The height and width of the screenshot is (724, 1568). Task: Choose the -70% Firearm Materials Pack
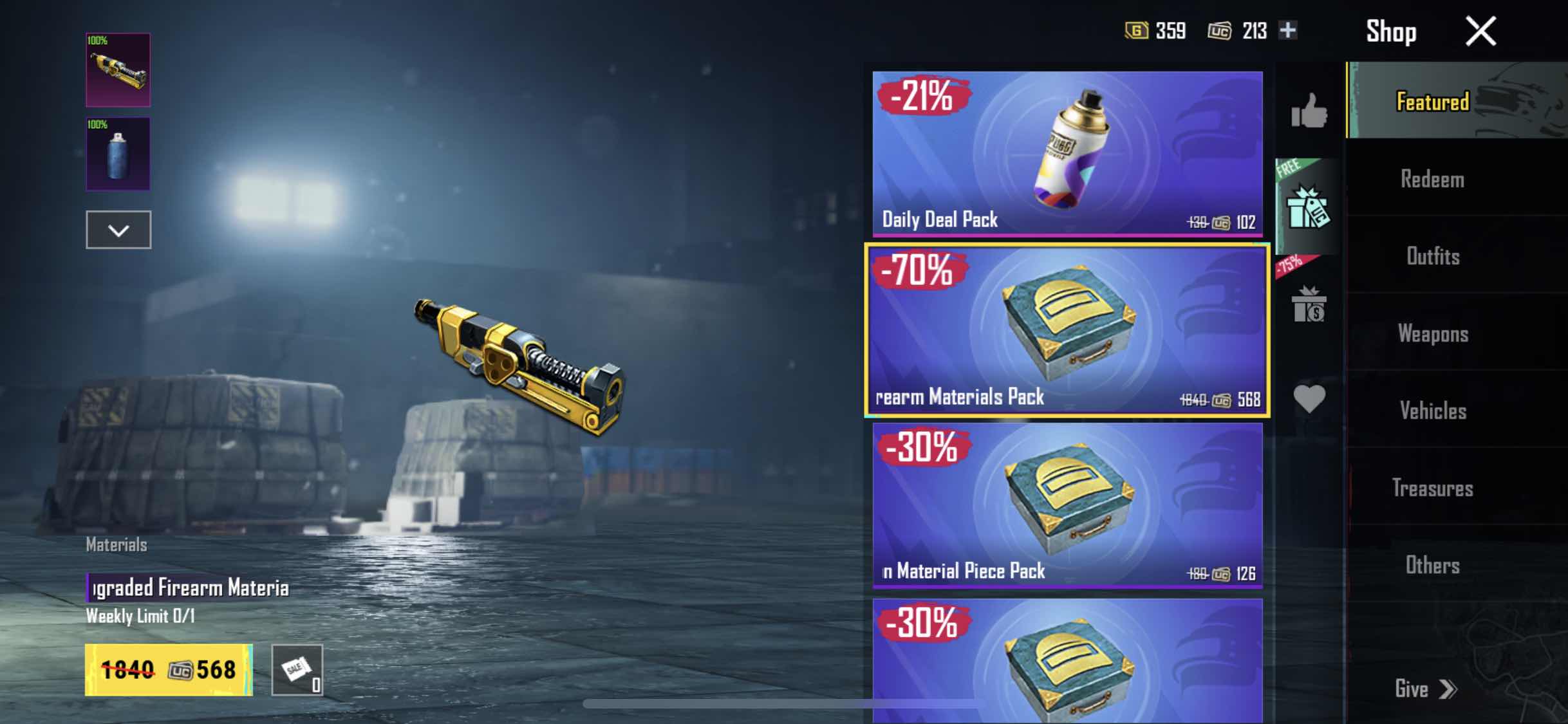click(1067, 330)
